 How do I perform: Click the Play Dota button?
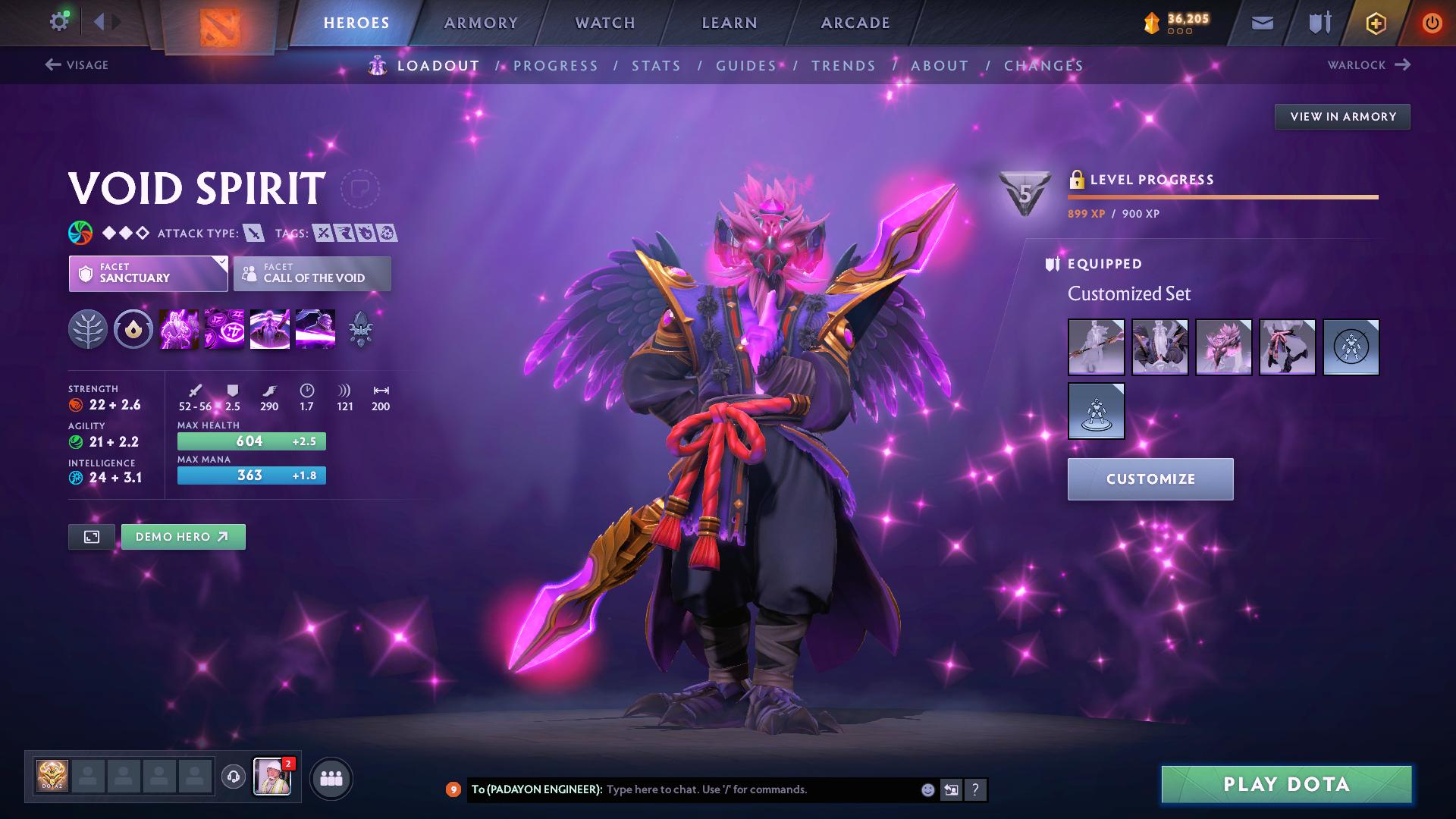[x=1286, y=784]
